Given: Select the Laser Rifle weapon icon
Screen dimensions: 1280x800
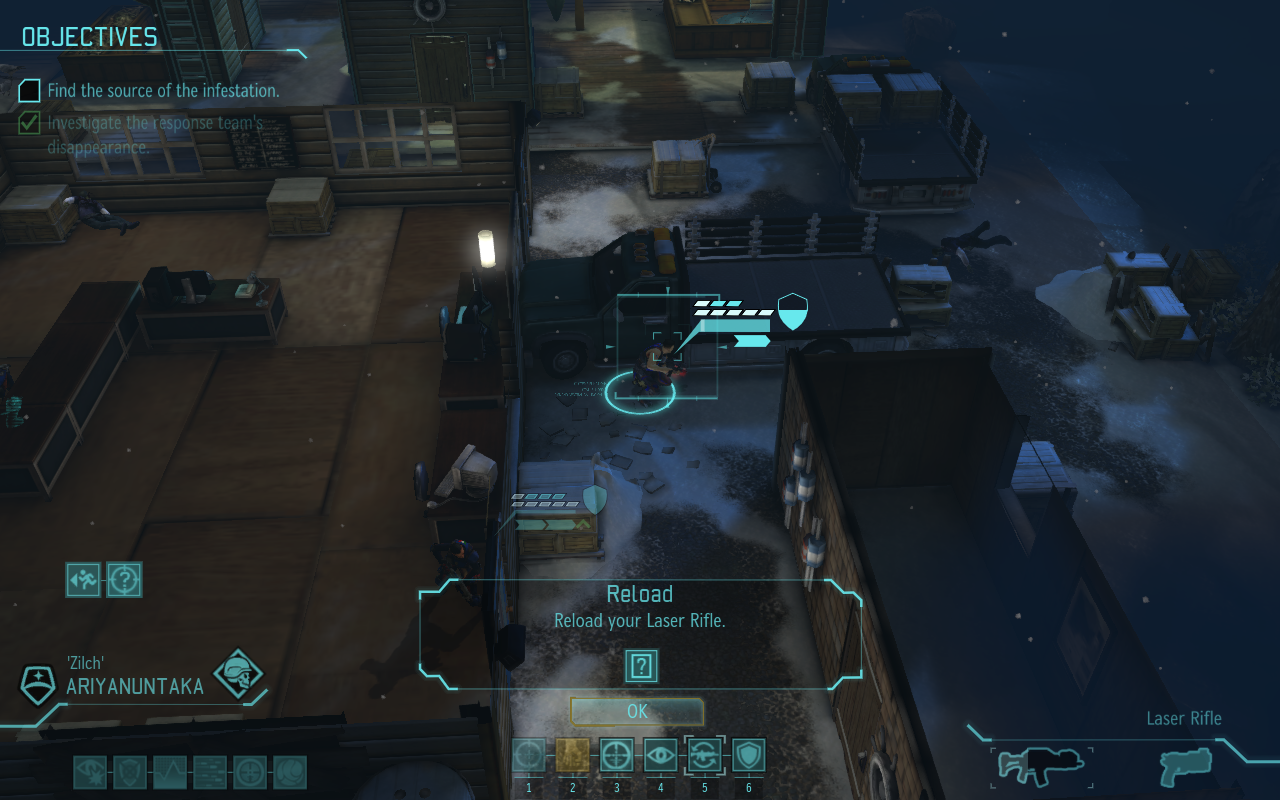Looking at the screenshot, I should (1040, 767).
